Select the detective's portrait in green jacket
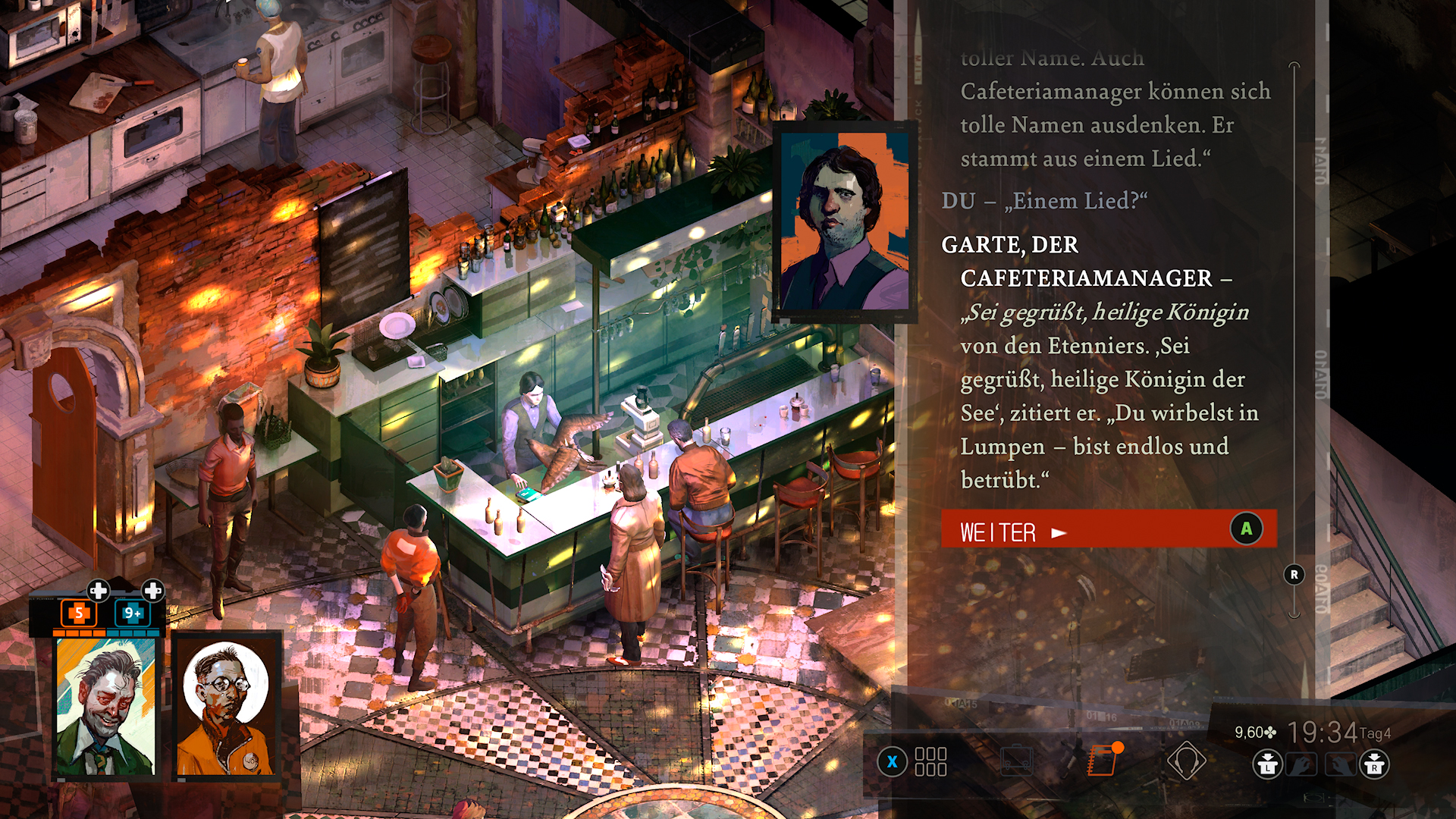Image resolution: width=1456 pixels, height=819 pixels. 105,707
